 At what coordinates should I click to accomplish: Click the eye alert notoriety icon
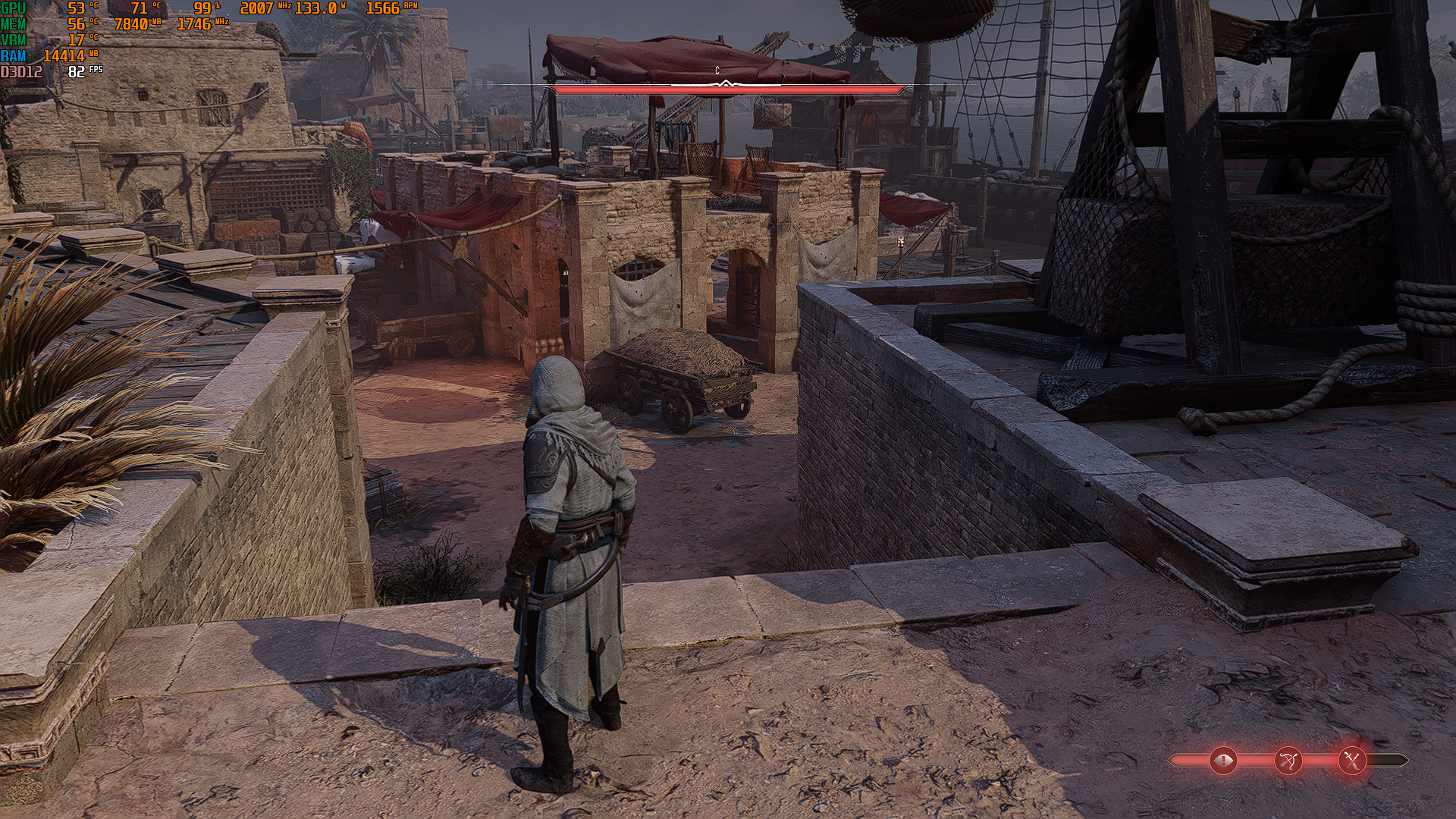click(1223, 760)
